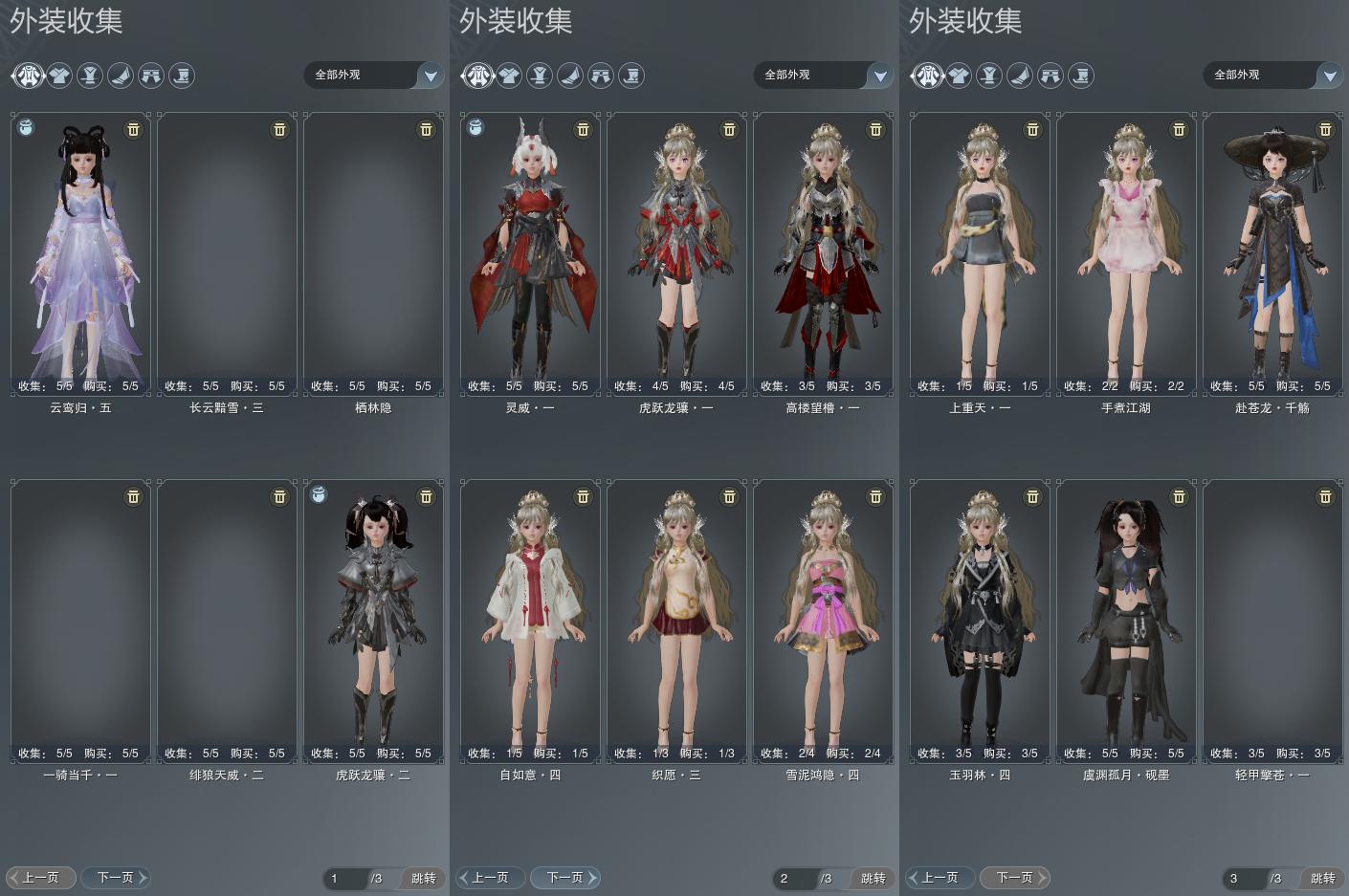Click 跳转 beside the page 3 field
Image resolution: width=1349 pixels, height=896 pixels.
(x=1322, y=878)
